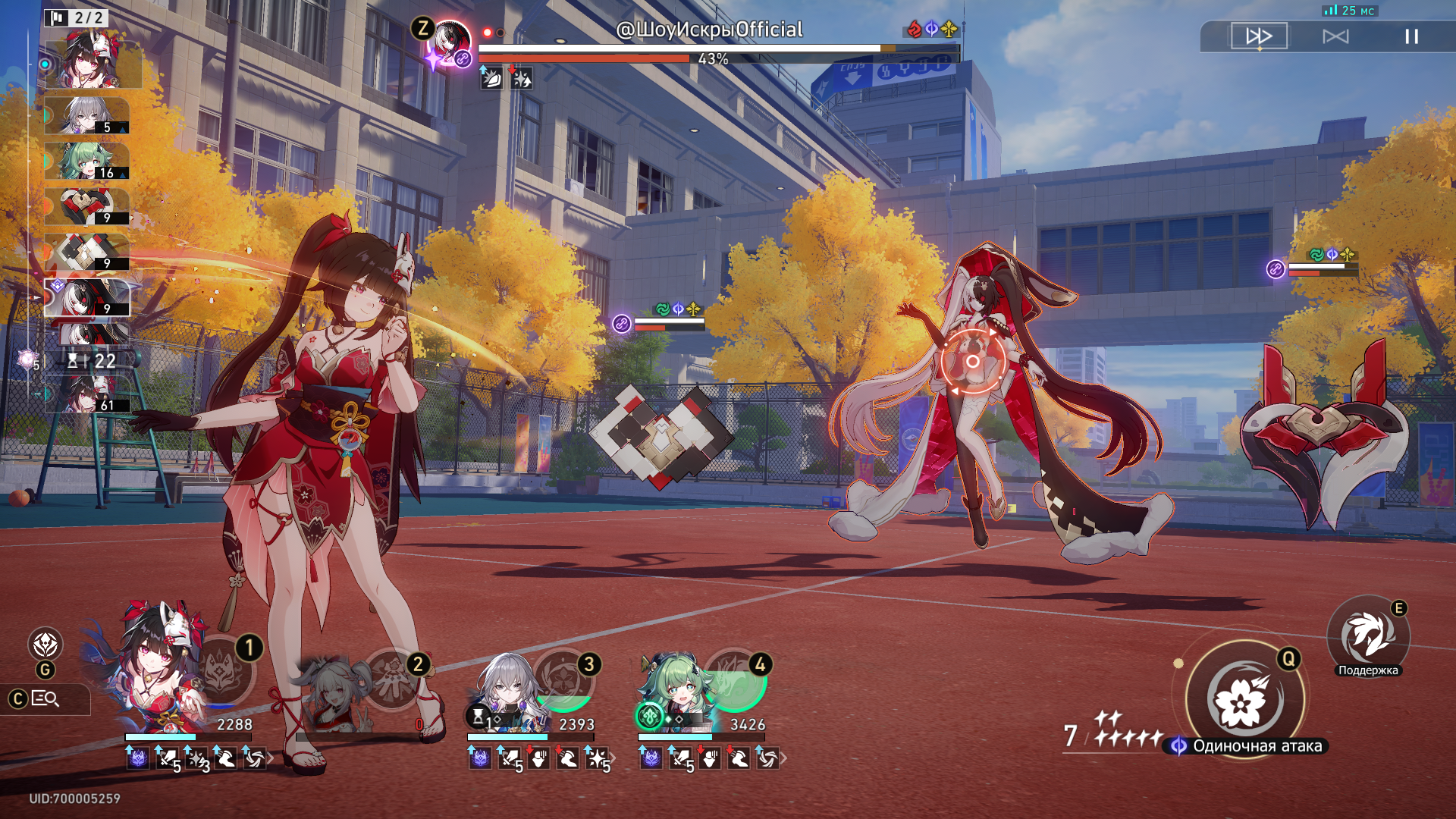Use the Одиночная атака basic attack
Viewport: 1456px width, 819px height.
point(1244,699)
